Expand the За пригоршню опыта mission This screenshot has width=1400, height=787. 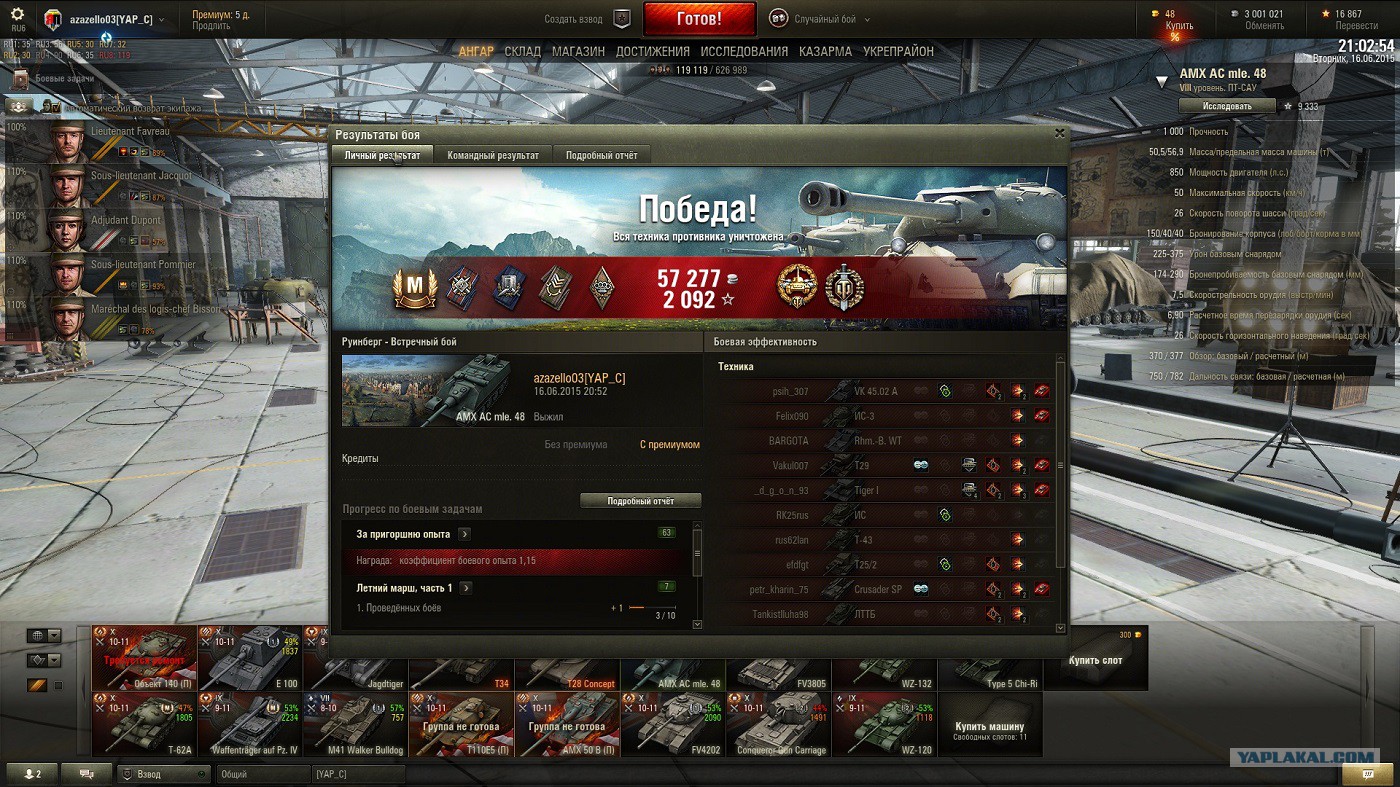465,535
